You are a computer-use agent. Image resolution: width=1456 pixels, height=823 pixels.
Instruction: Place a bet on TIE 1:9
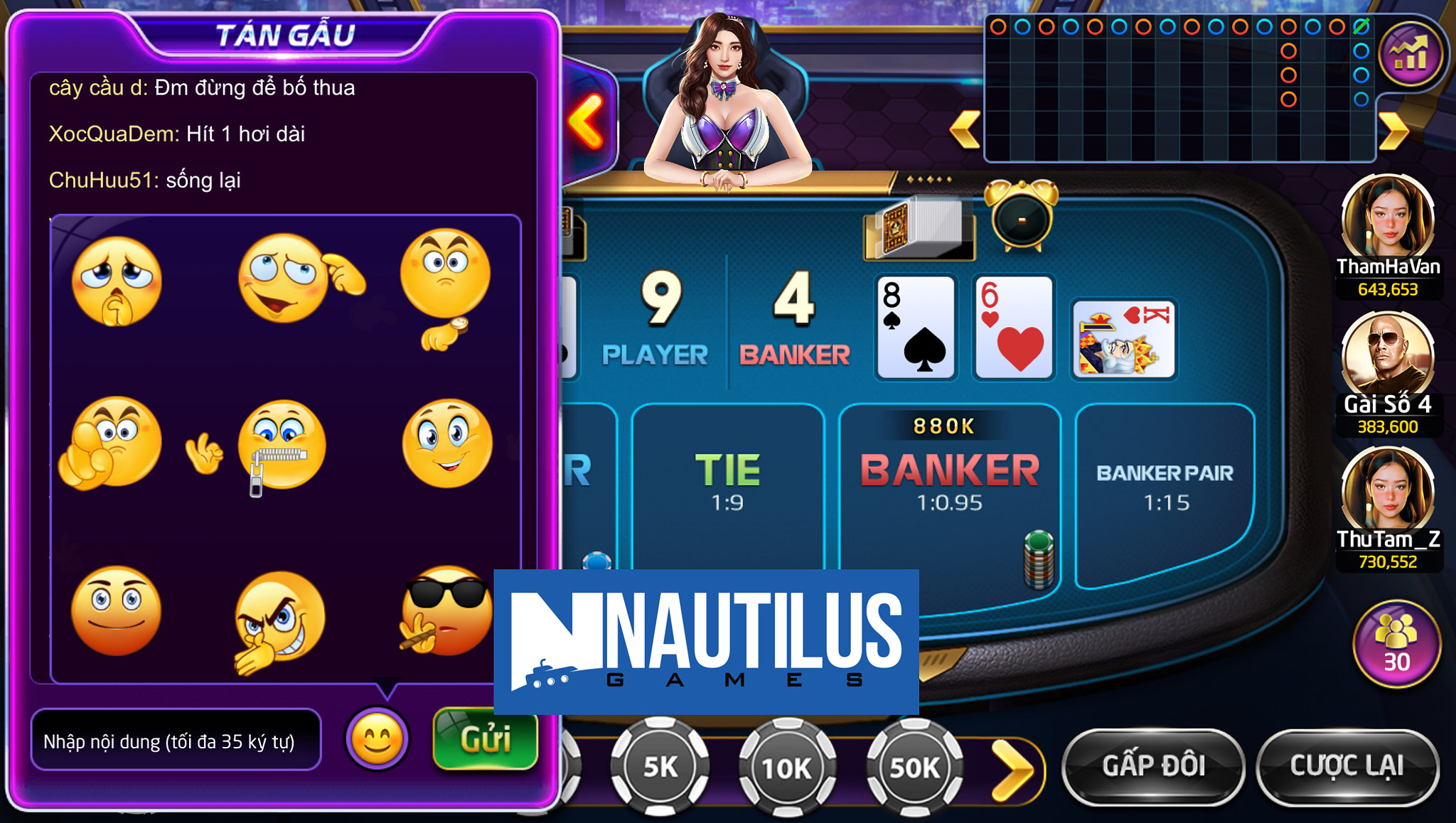click(727, 483)
